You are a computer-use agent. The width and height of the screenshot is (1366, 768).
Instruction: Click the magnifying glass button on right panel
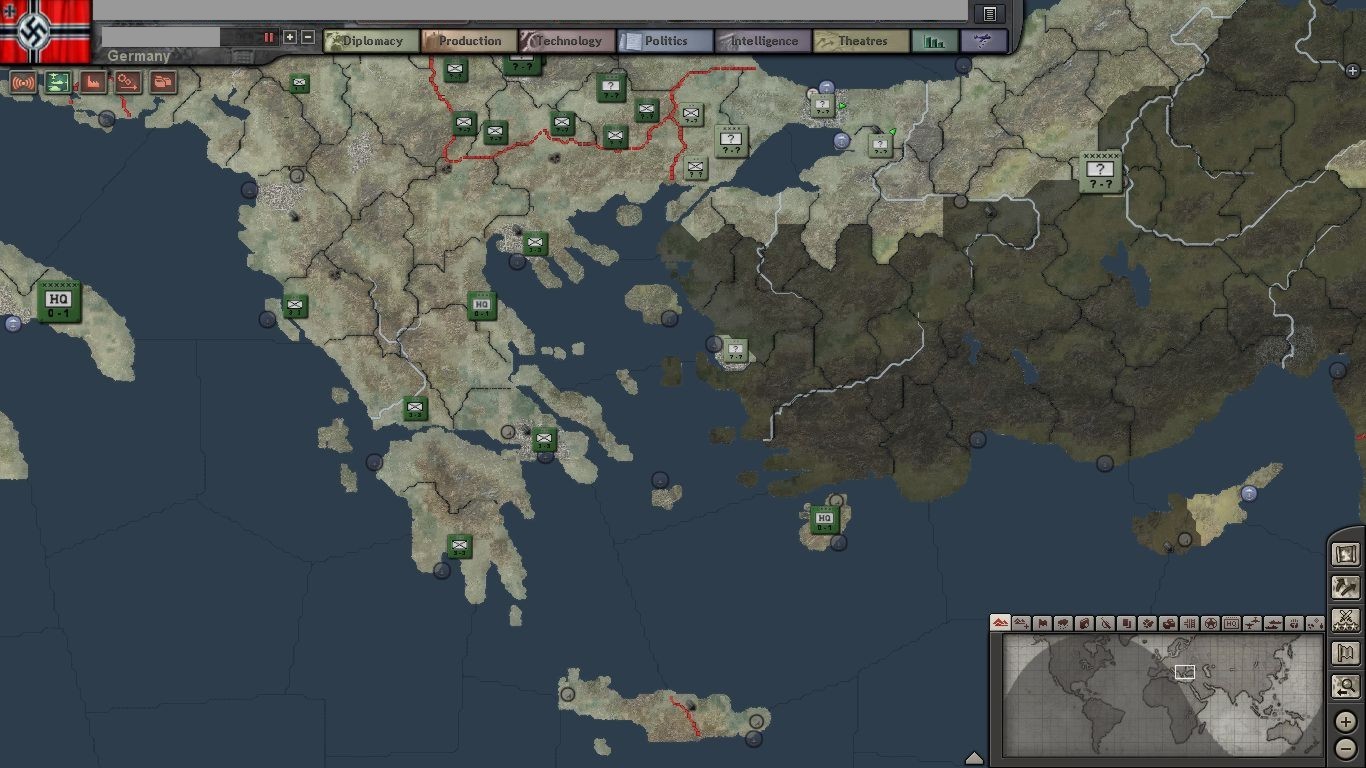(x=1346, y=688)
